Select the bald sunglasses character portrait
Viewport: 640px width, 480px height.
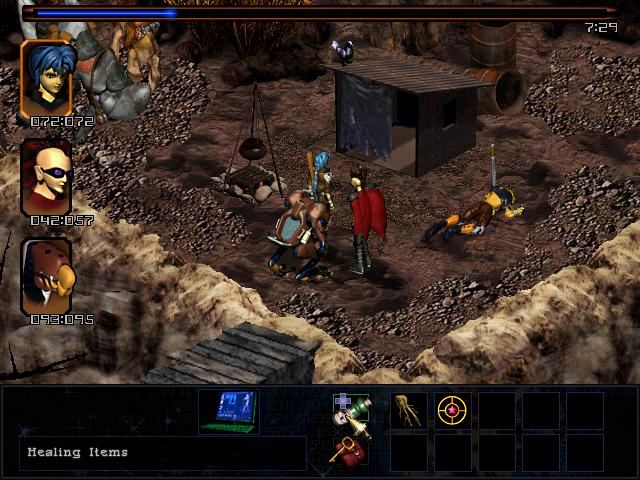tap(46, 177)
